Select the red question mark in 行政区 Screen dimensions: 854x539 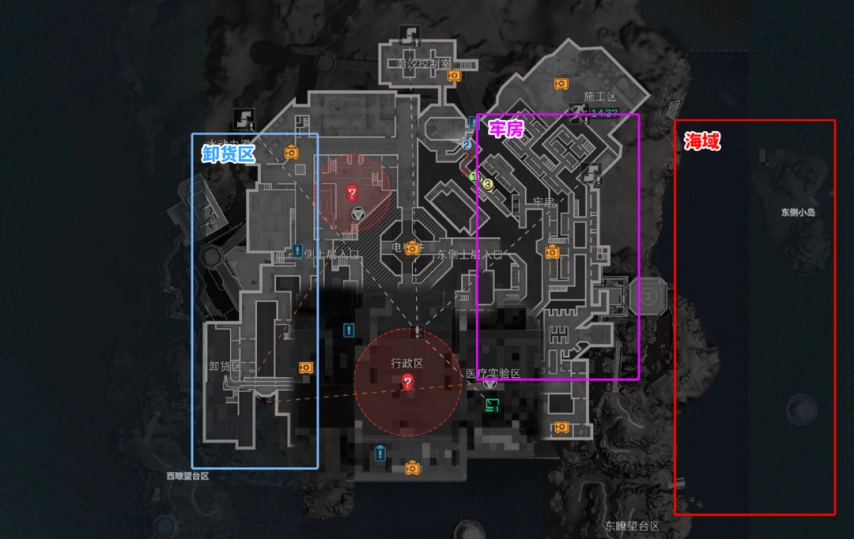408,383
